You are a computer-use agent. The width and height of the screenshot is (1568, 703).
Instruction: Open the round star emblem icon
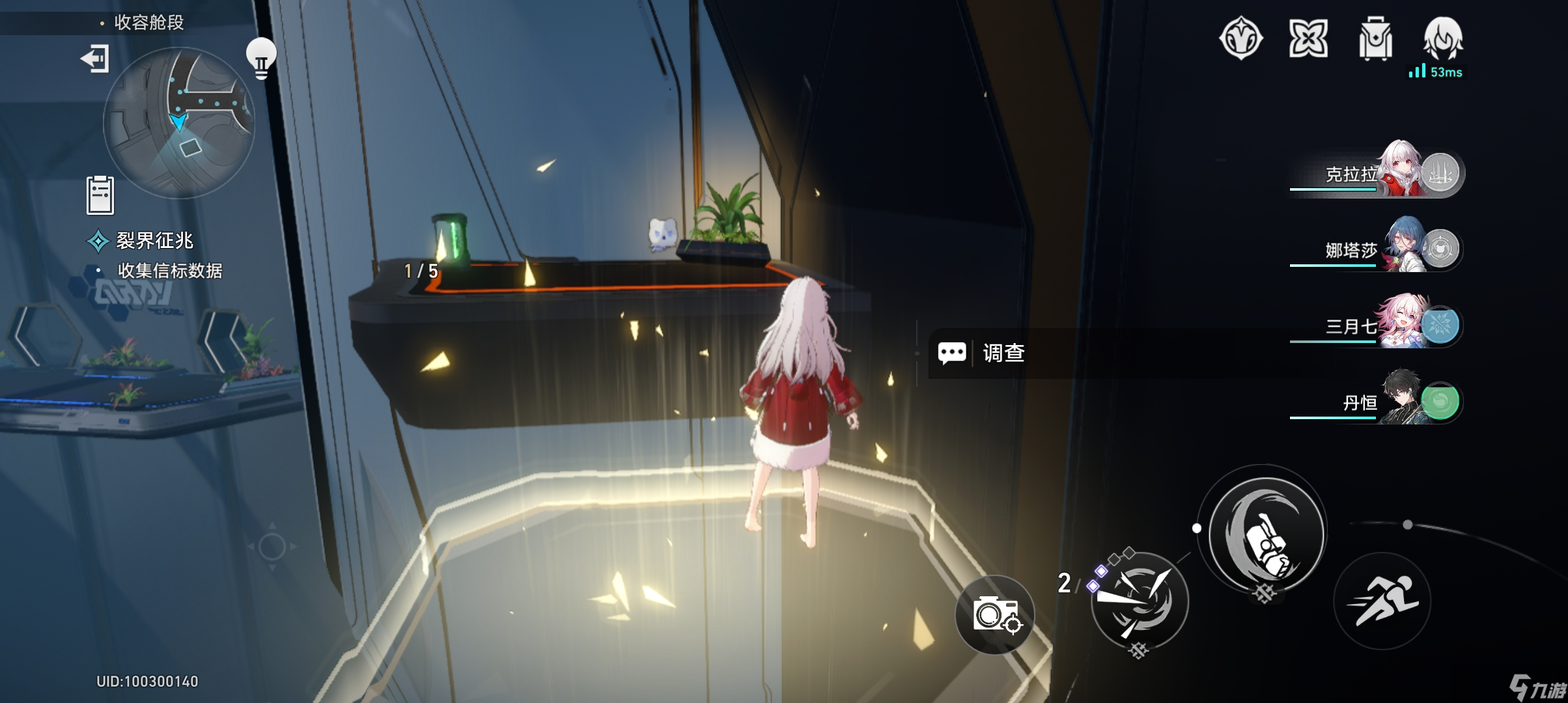(1241, 38)
